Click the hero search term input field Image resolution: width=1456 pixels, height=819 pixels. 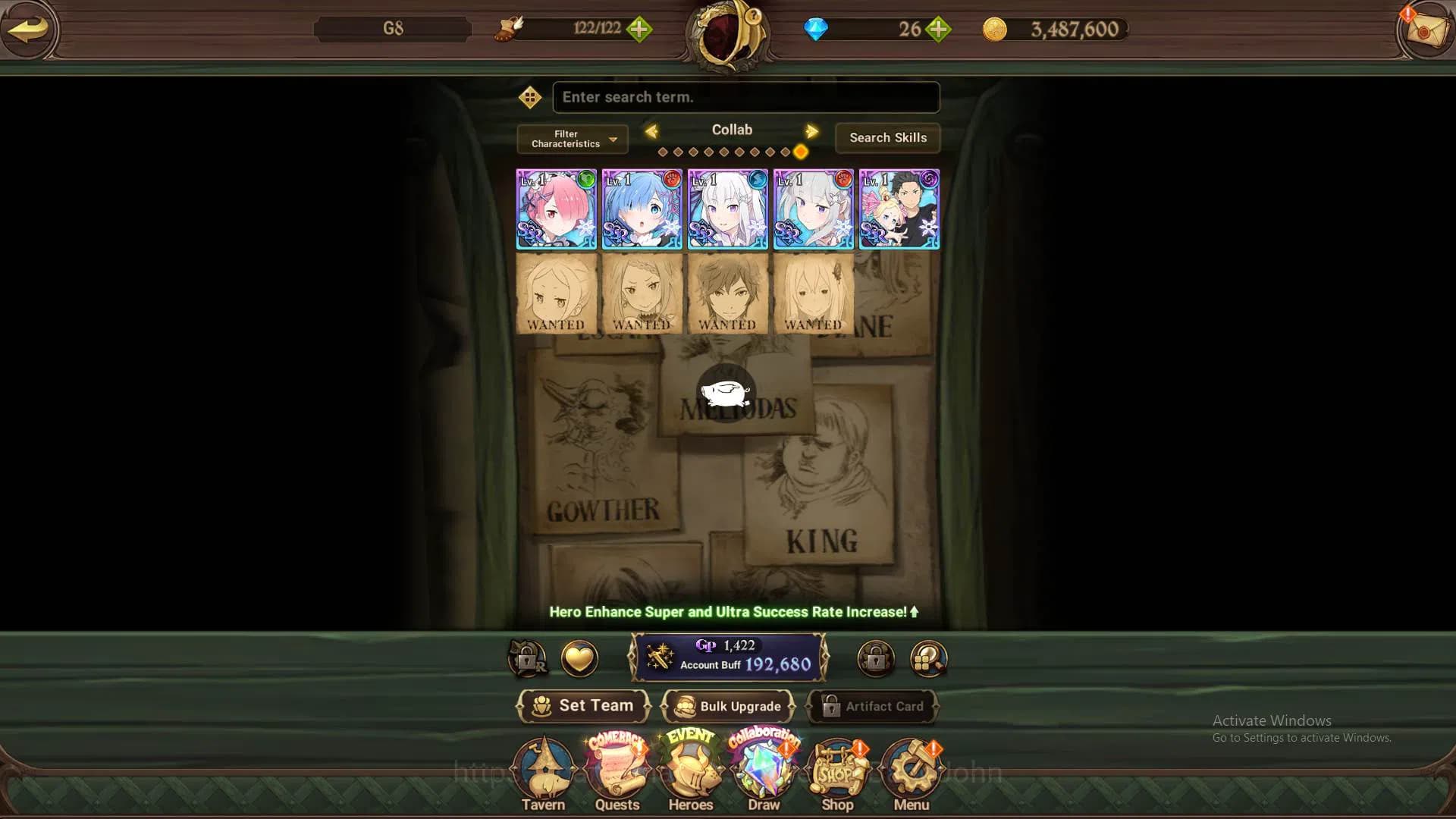tap(745, 97)
